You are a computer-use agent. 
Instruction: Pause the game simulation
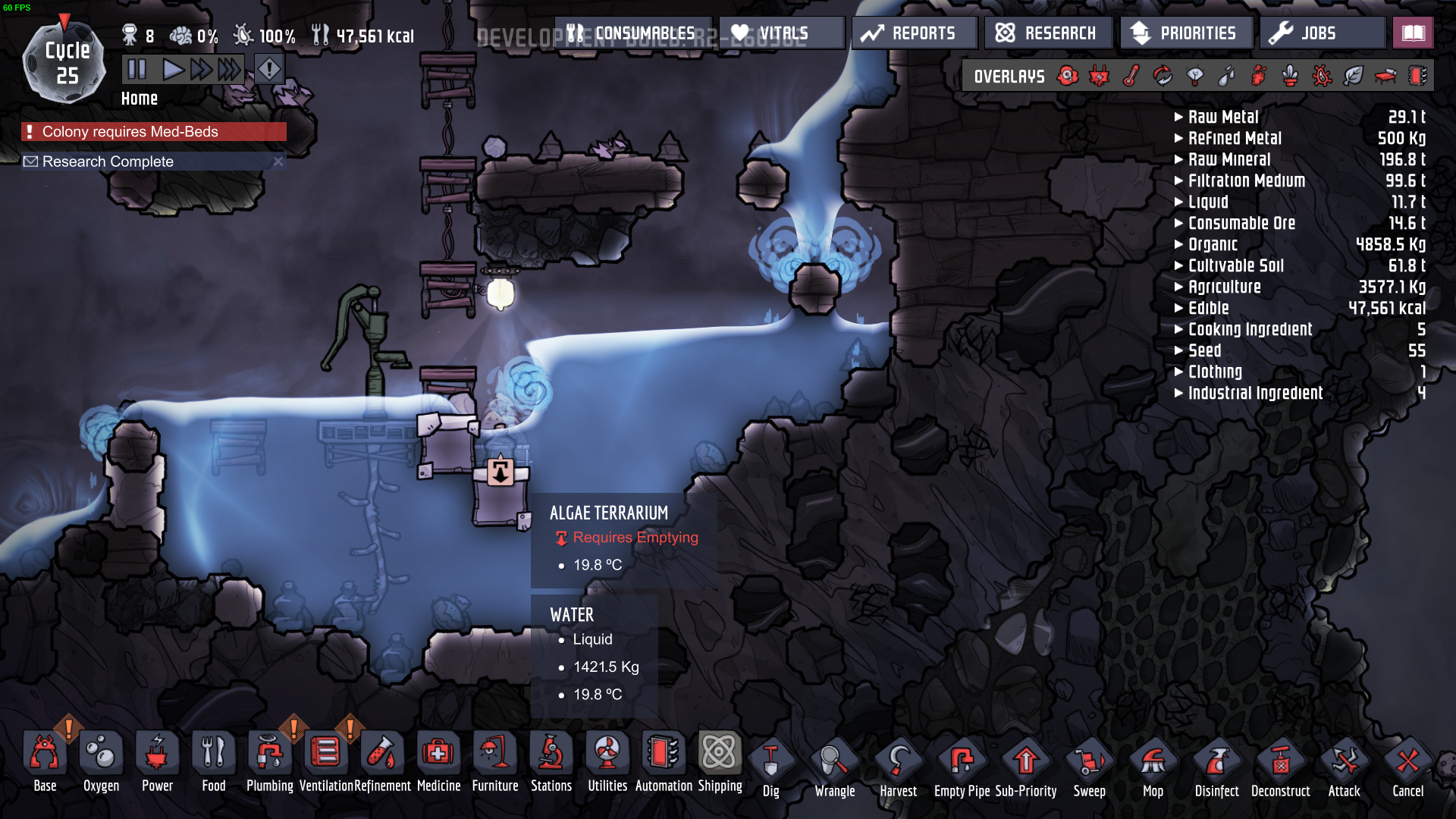[137, 70]
